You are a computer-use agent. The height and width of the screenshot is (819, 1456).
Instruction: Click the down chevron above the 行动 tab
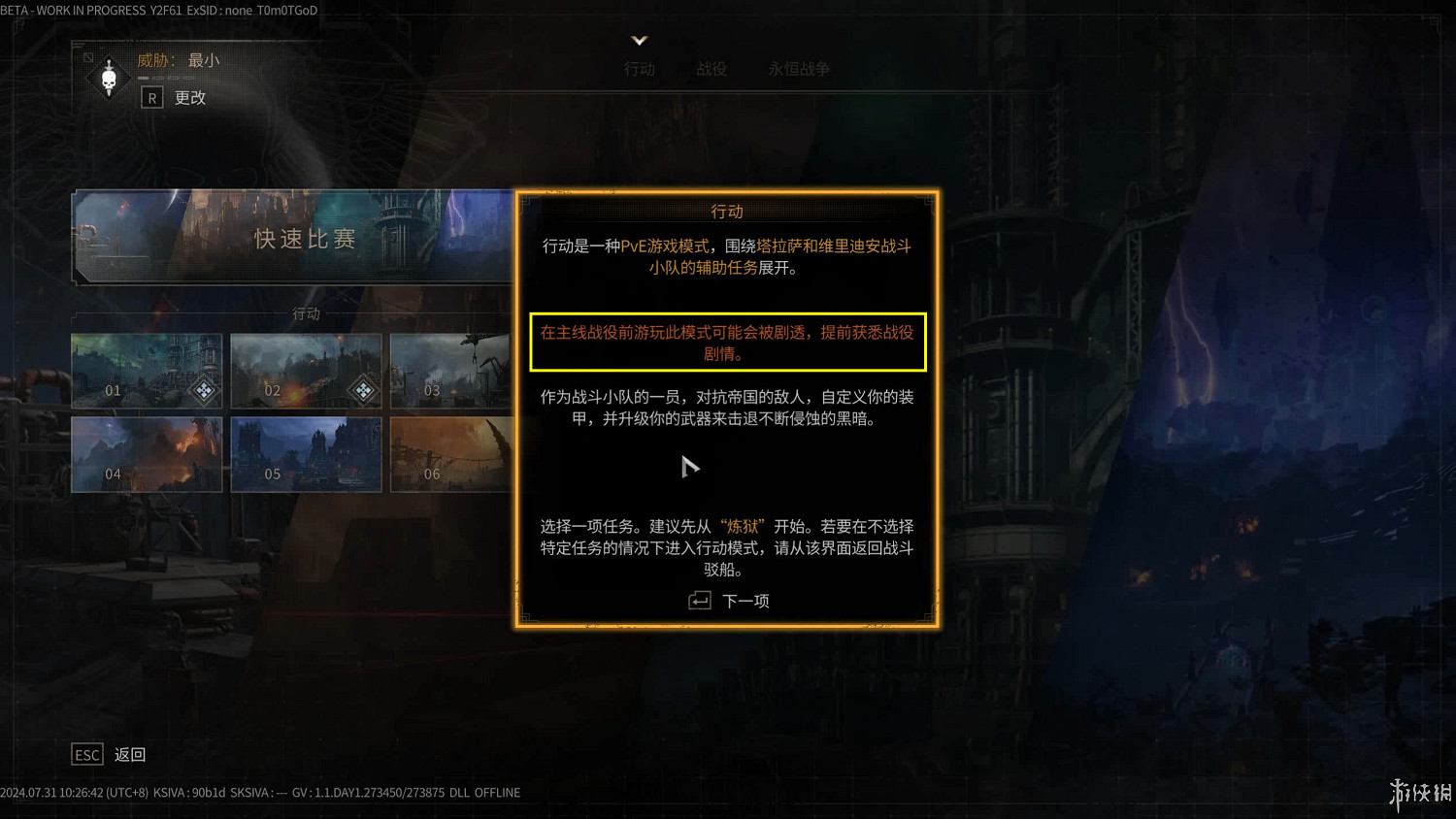pos(639,41)
